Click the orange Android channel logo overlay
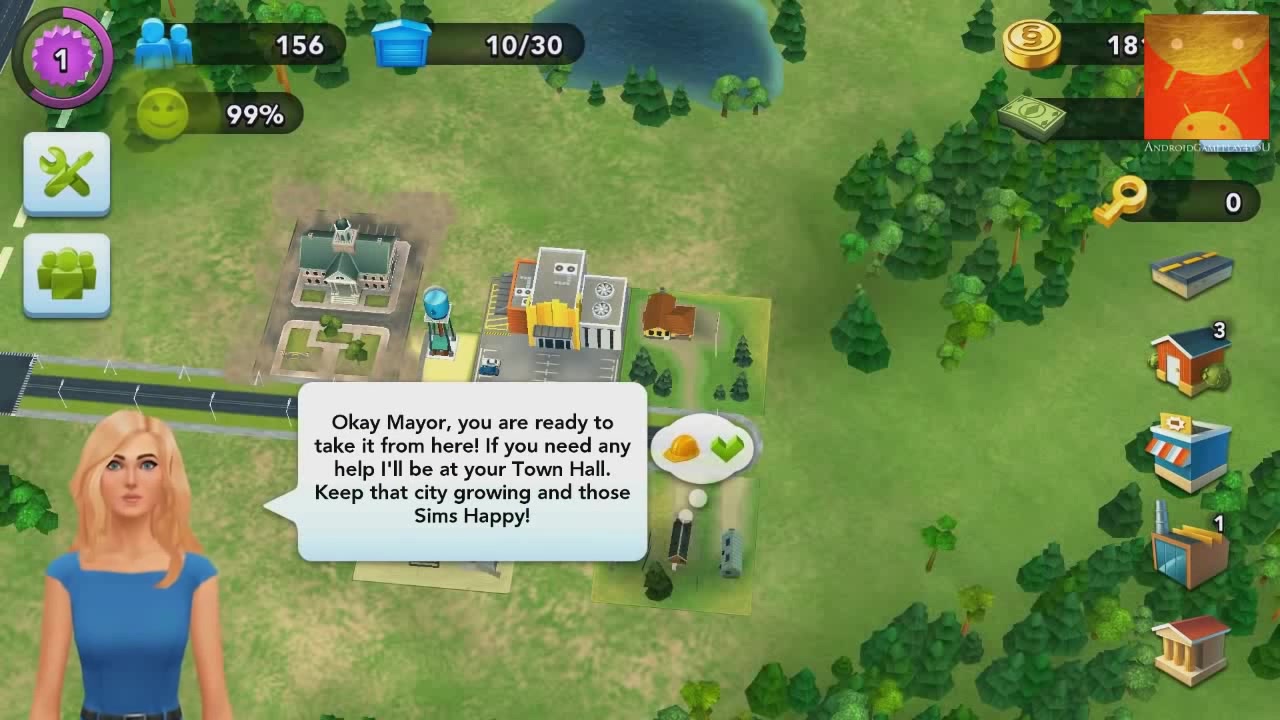Image resolution: width=1280 pixels, height=720 pixels. pyautogui.click(x=1206, y=78)
